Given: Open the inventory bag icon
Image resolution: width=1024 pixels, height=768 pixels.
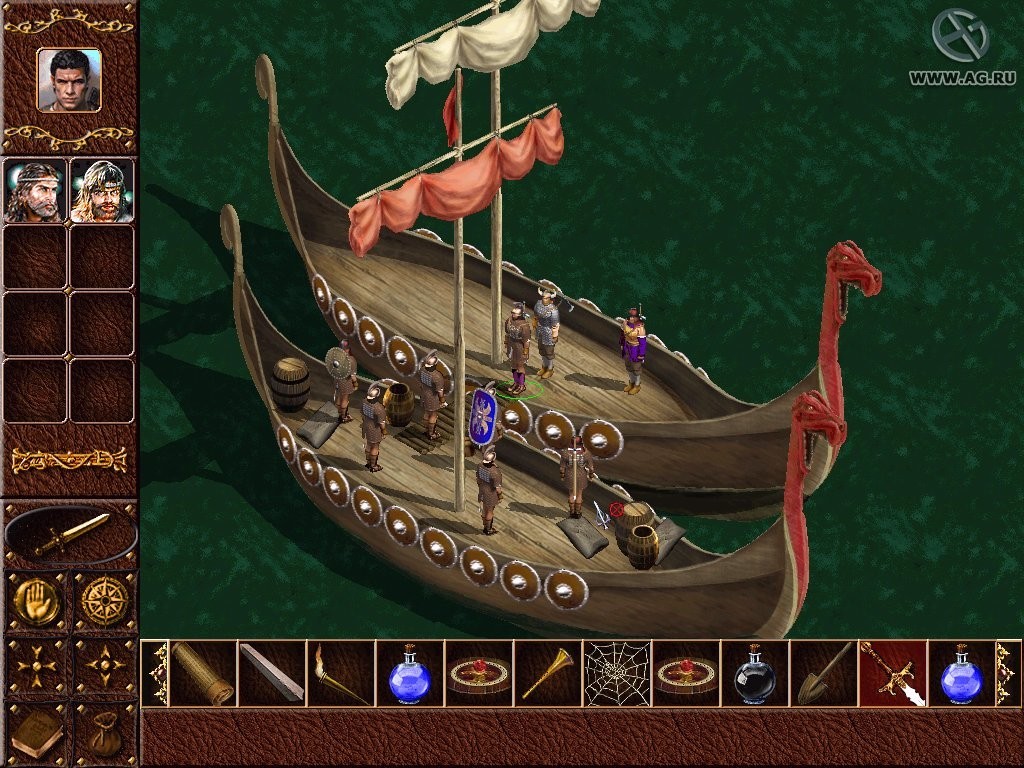Looking at the screenshot, I should [x=104, y=734].
